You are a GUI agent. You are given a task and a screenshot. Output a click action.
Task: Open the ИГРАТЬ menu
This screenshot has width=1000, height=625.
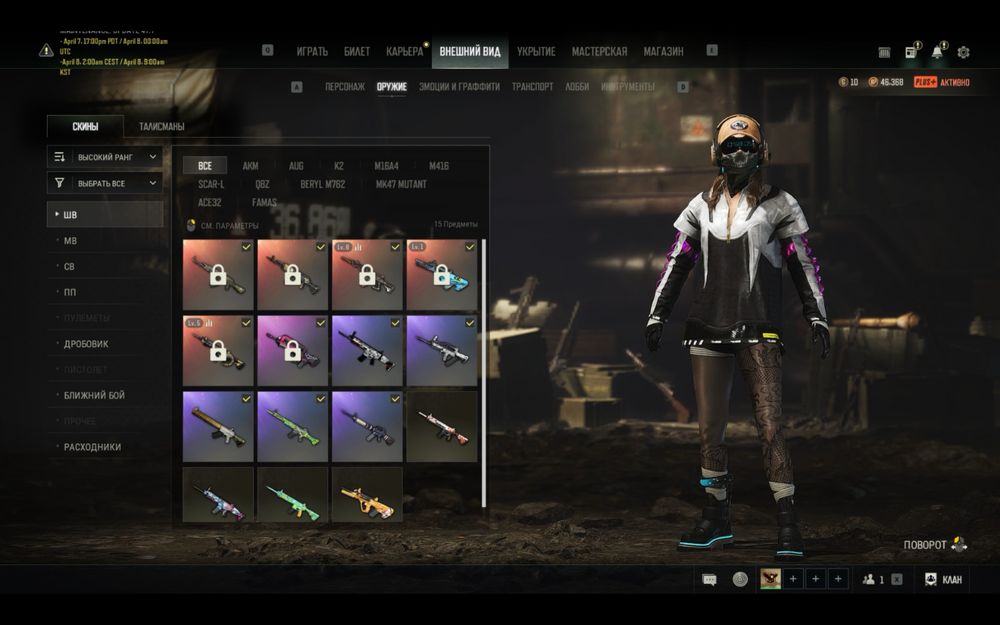(x=312, y=52)
